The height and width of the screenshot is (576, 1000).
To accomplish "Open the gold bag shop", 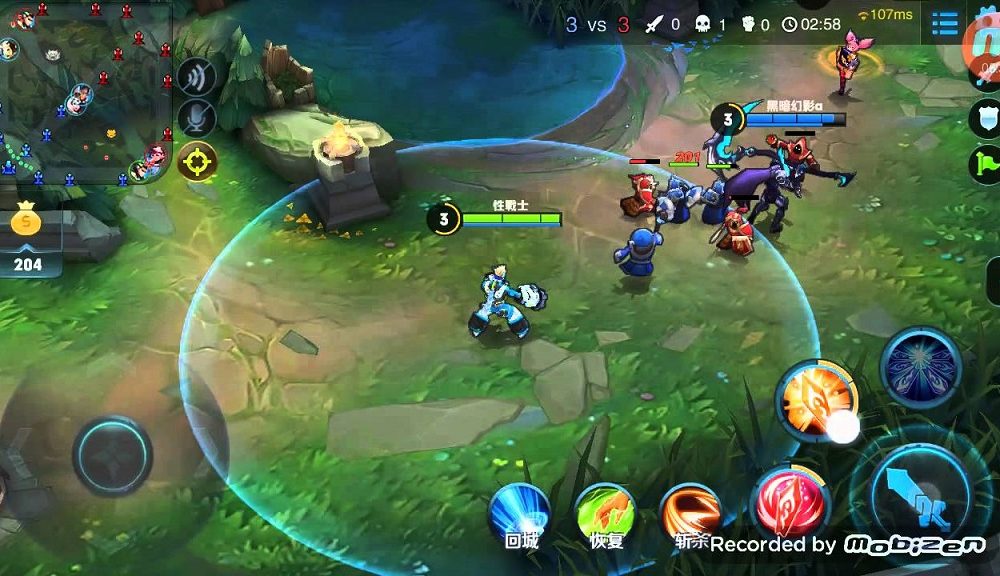I will (x=29, y=235).
